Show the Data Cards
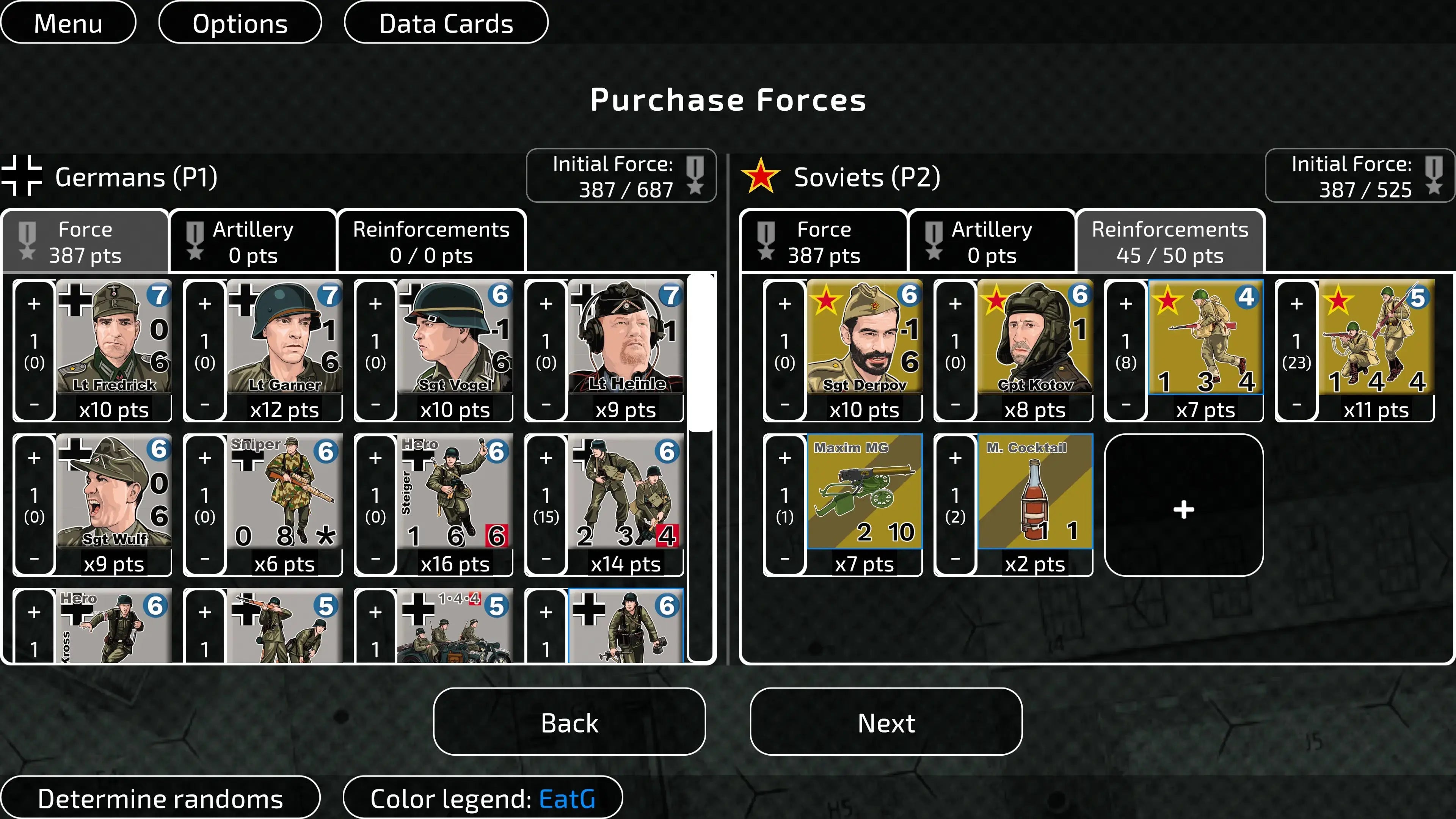The width and height of the screenshot is (1456, 819). click(446, 23)
